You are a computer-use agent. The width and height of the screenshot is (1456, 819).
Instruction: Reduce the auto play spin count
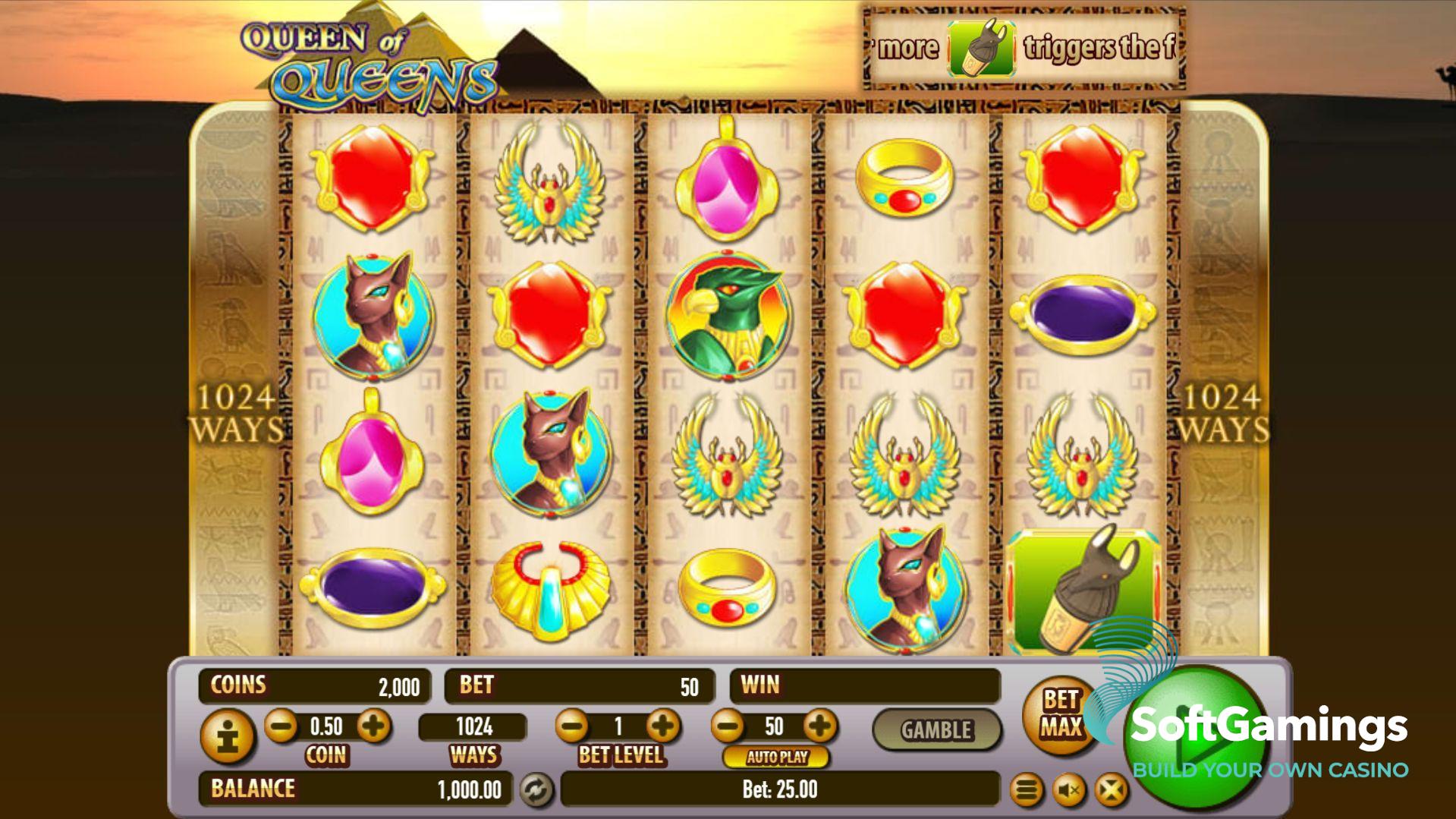coord(728,726)
